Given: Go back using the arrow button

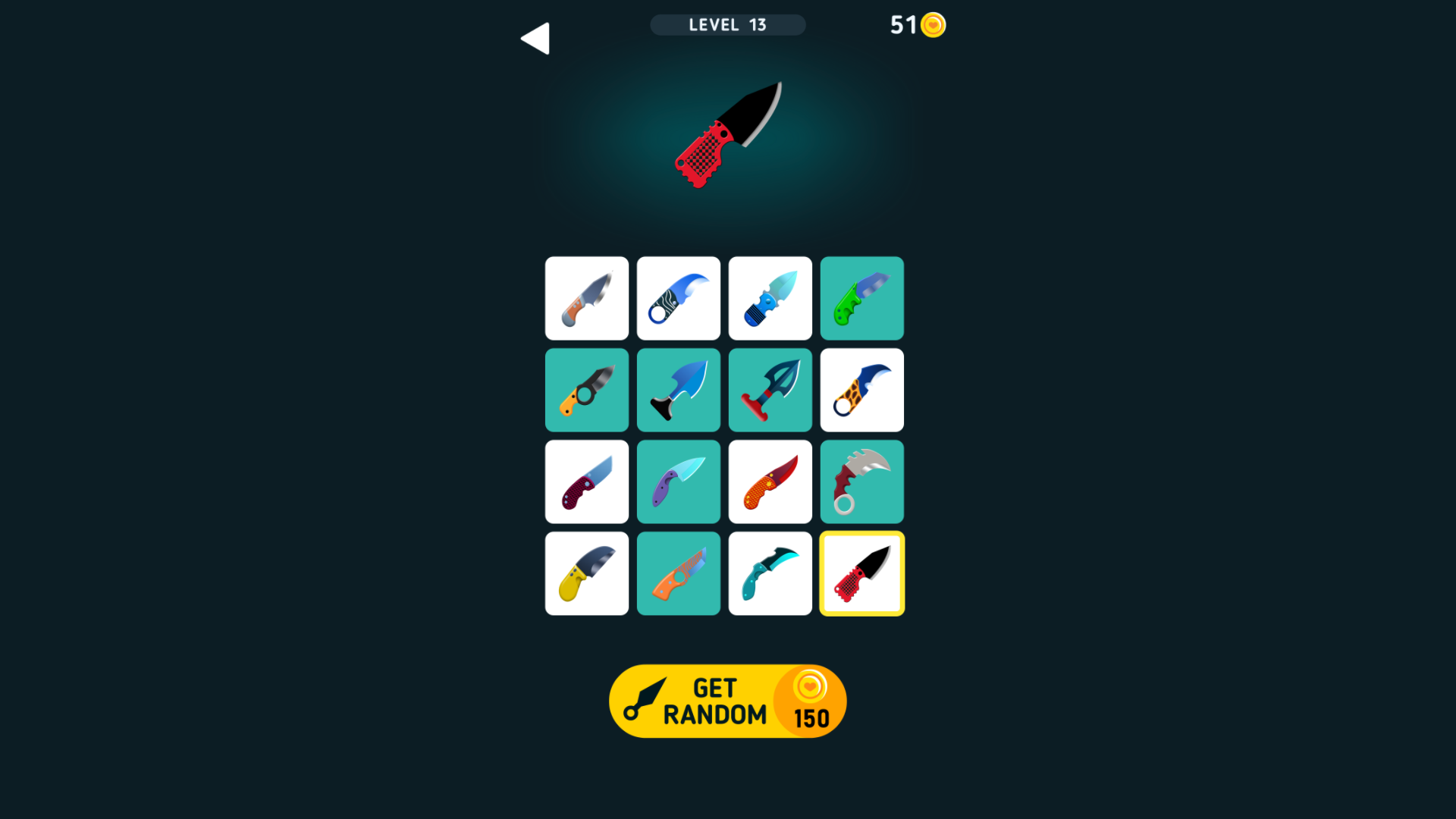Looking at the screenshot, I should tap(536, 37).
